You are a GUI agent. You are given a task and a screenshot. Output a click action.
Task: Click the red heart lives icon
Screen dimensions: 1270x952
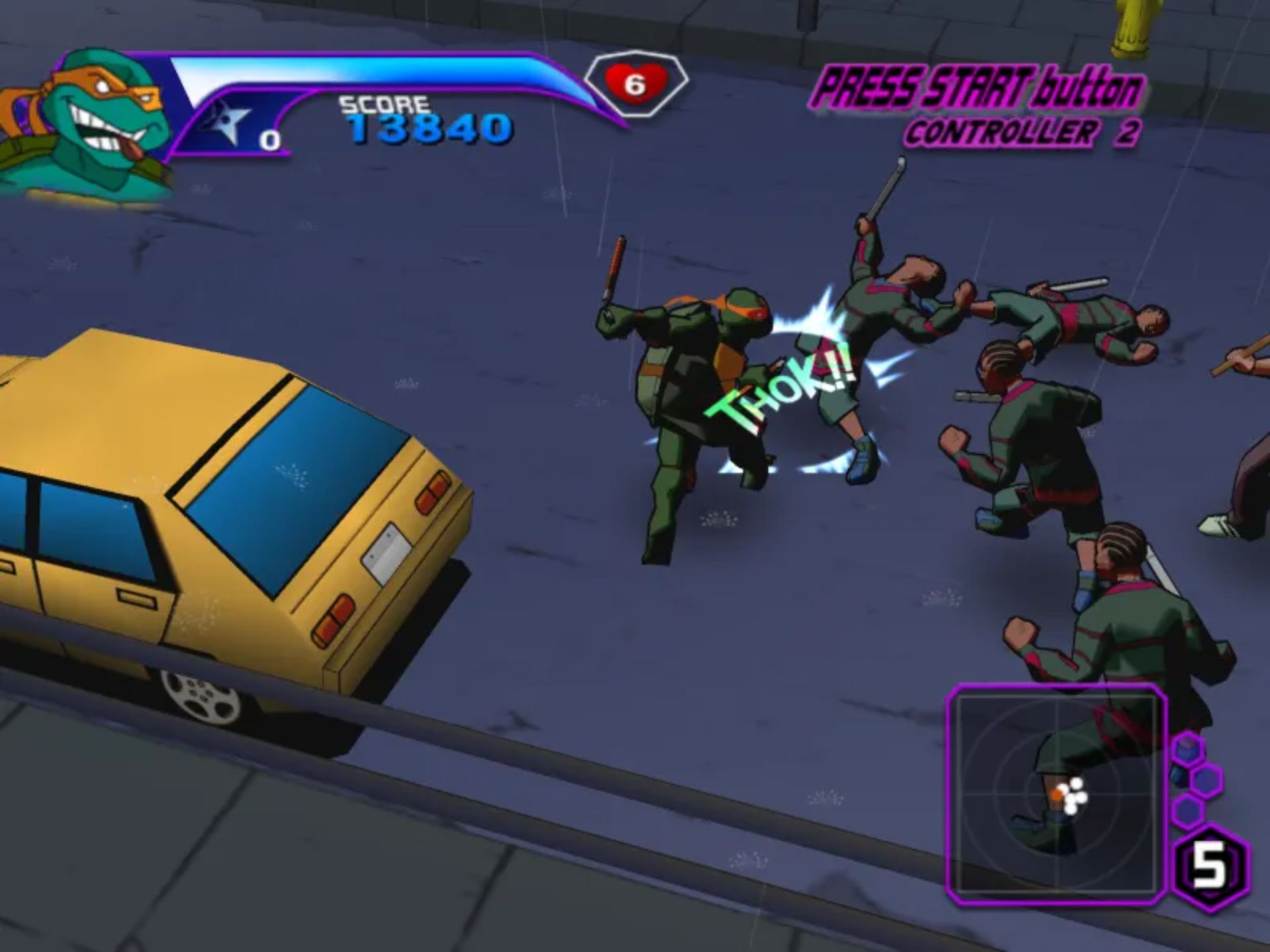(x=634, y=84)
